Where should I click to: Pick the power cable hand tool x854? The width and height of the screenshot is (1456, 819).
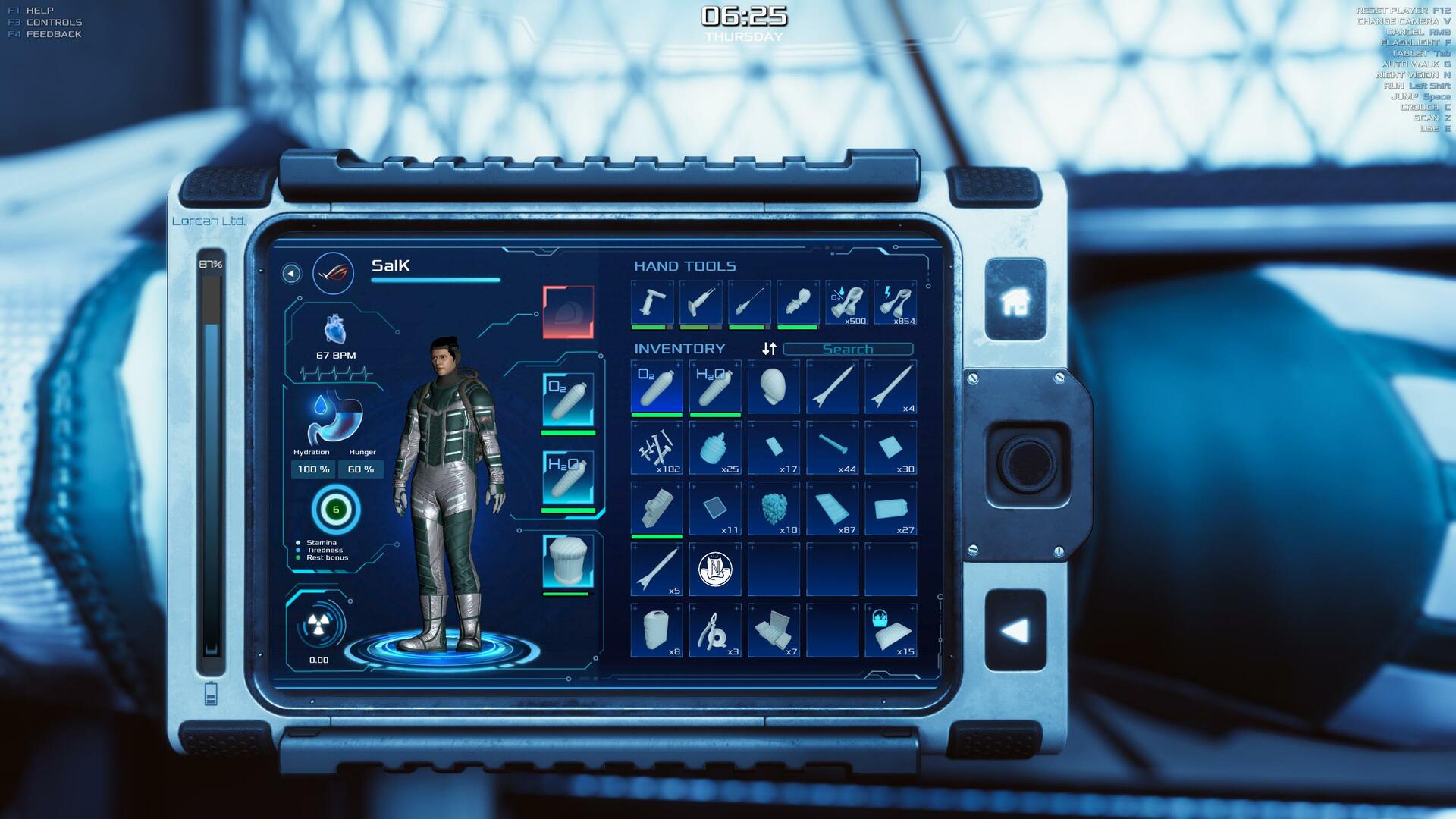(x=895, y=303)
